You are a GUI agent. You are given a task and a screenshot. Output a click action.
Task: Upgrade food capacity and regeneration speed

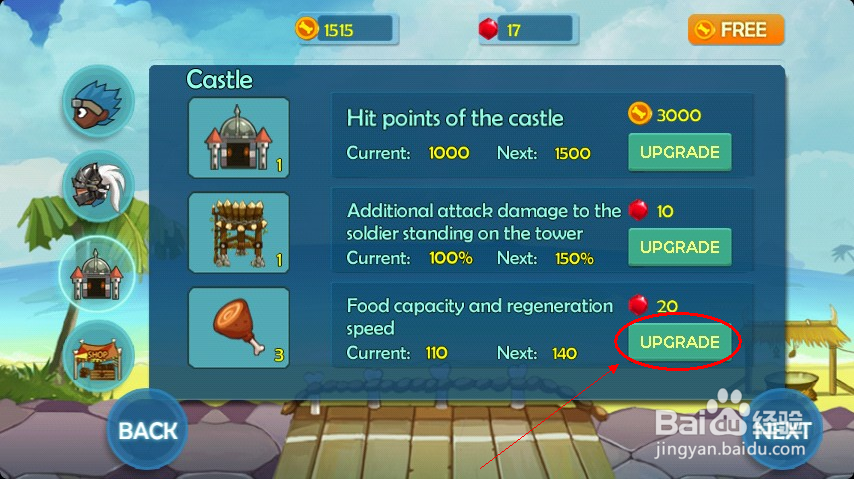[679, 342]
